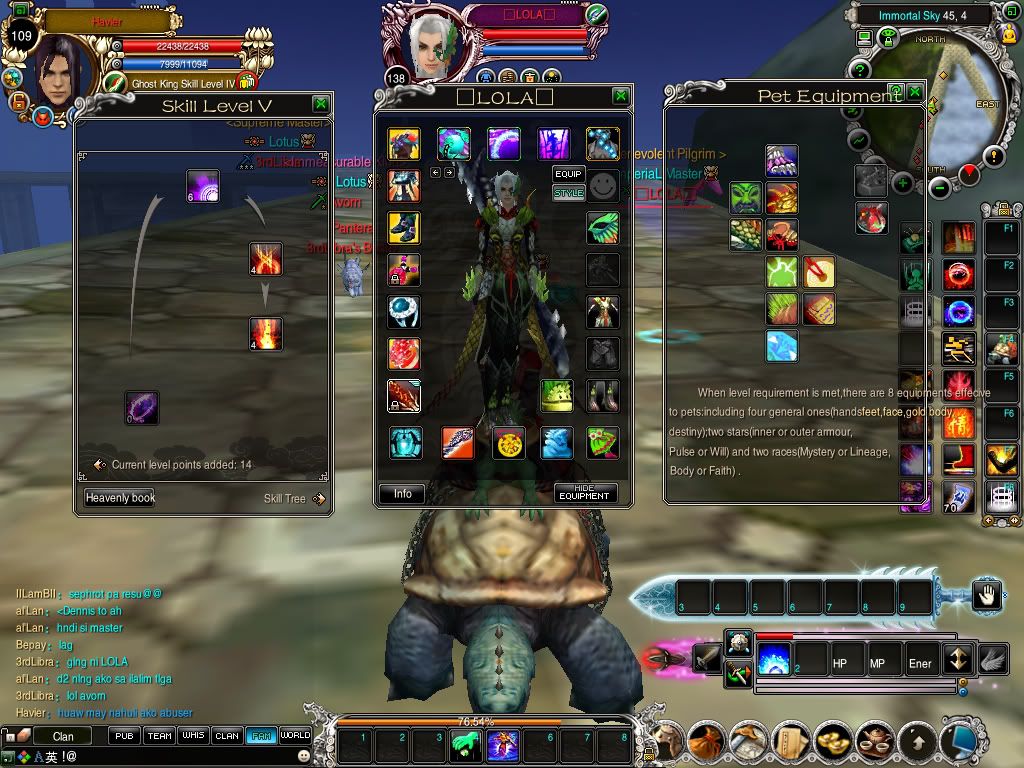Click the Info button
The image size is (1024, 768).
pyautogui.click(x=403, y=494)
